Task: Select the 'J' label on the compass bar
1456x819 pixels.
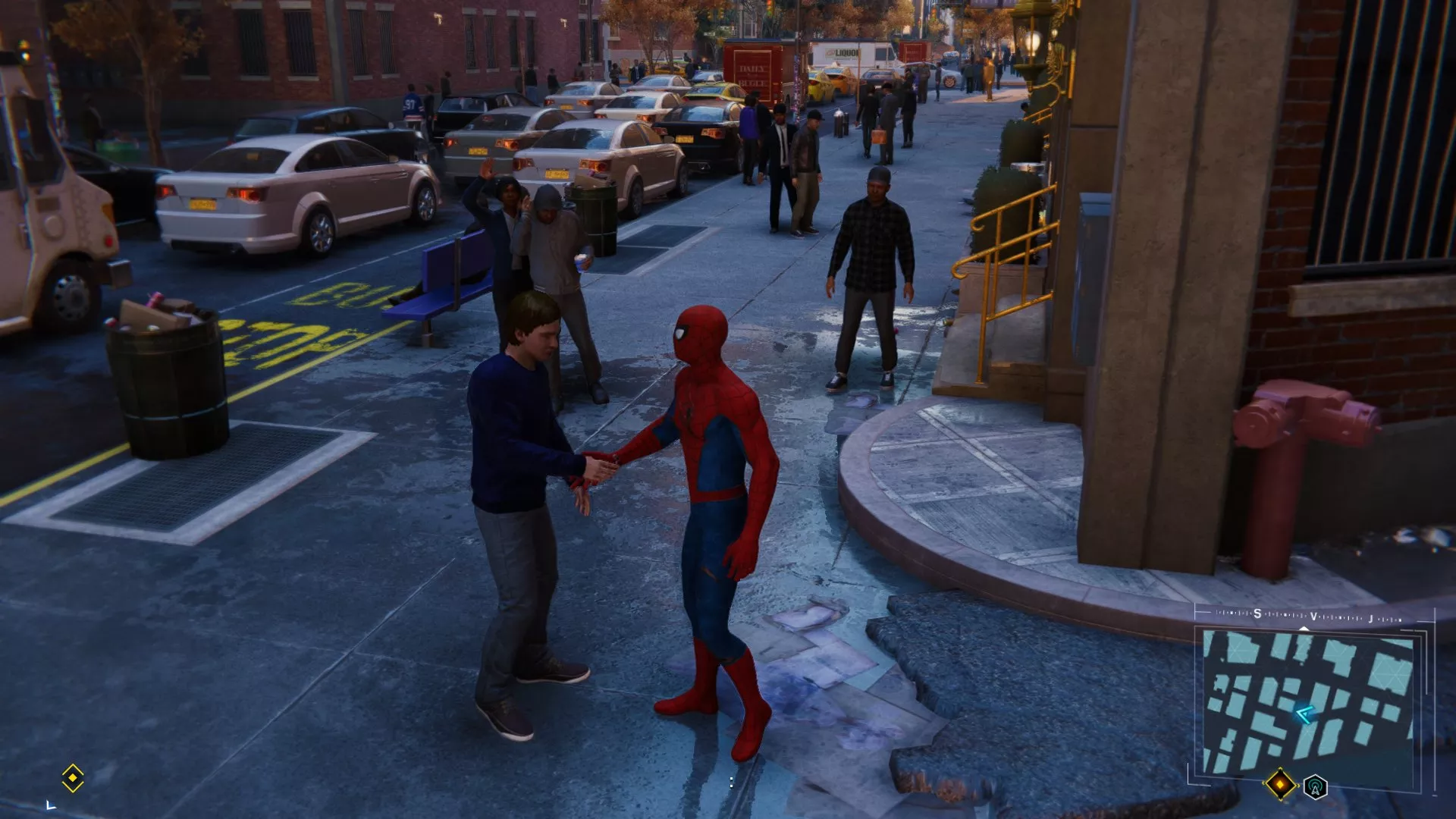Action: [x=1370, y=619]
